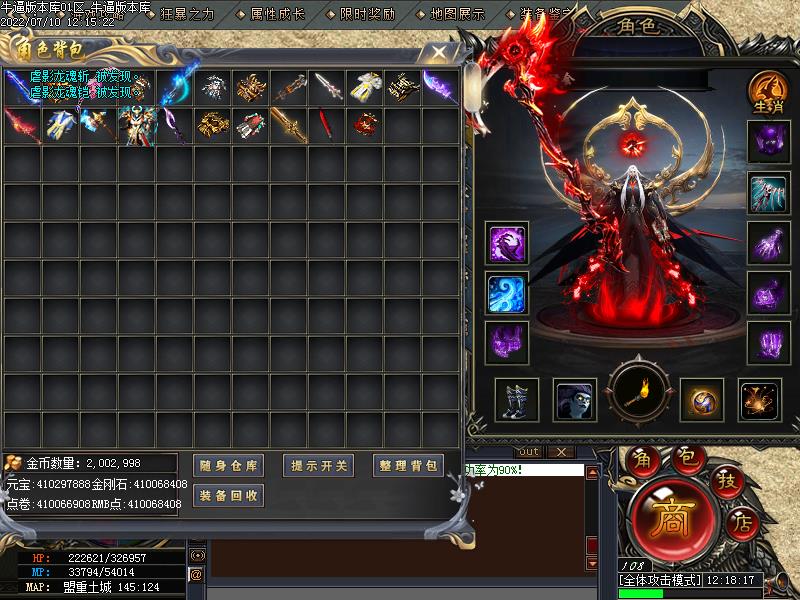800x600 pixels.
Task: Select the blue swirl equipment slot
Action: [x=507, y=293]
